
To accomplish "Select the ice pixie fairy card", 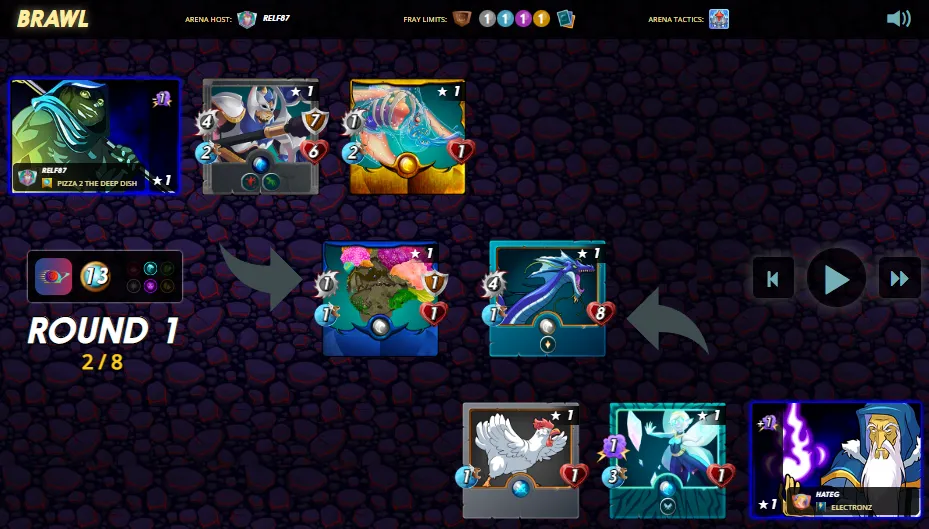I will [x=667, y=459].
